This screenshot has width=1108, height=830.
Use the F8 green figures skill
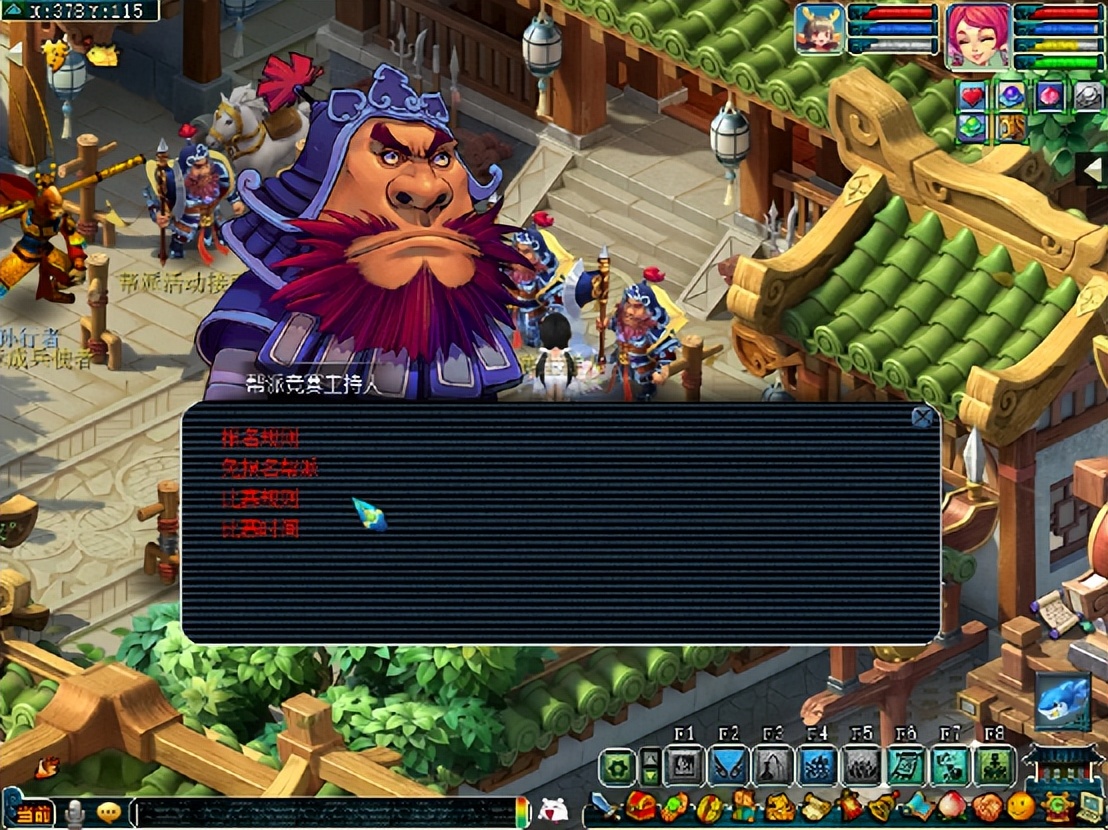click(994, 766)
